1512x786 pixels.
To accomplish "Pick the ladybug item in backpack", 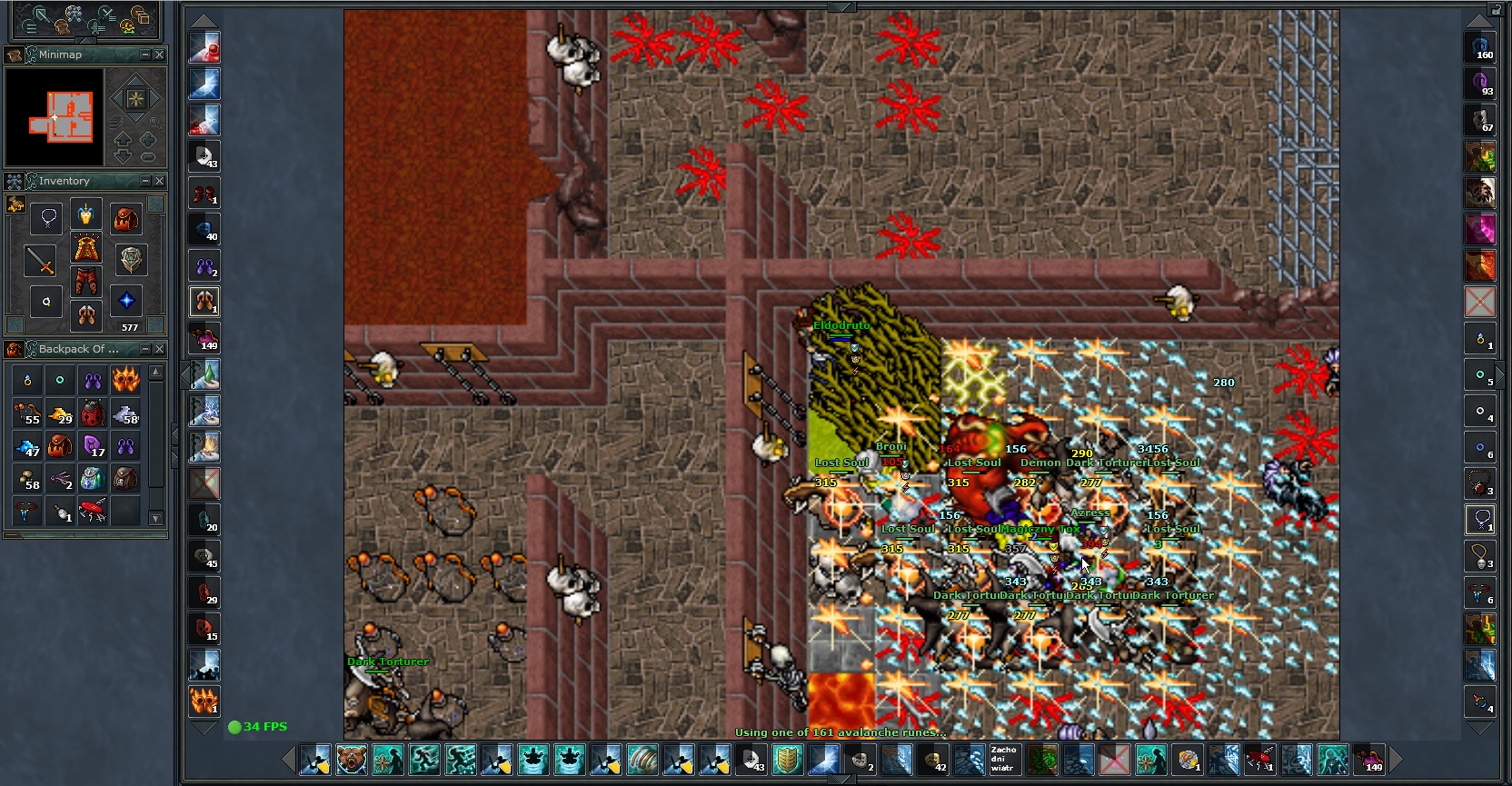I will click(93, 412).
